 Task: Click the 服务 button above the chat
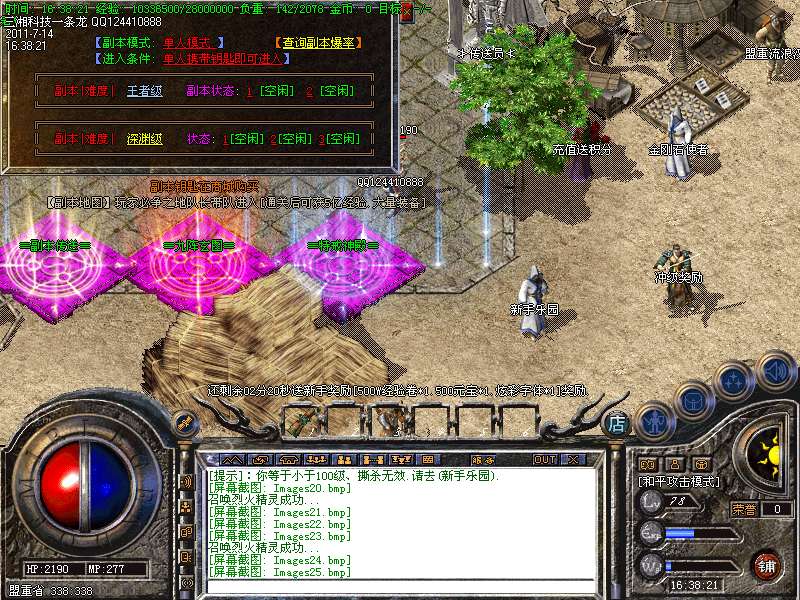click(484, 459)
